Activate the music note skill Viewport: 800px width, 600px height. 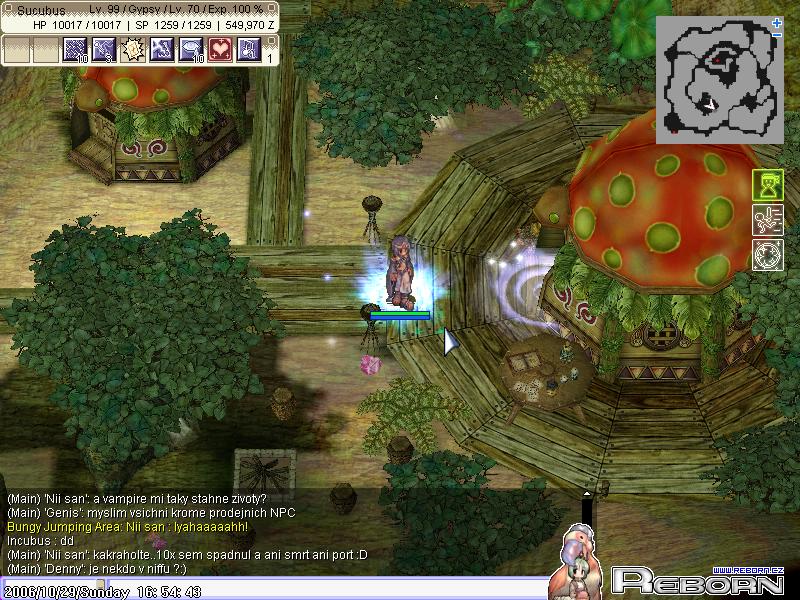(248, 49)
